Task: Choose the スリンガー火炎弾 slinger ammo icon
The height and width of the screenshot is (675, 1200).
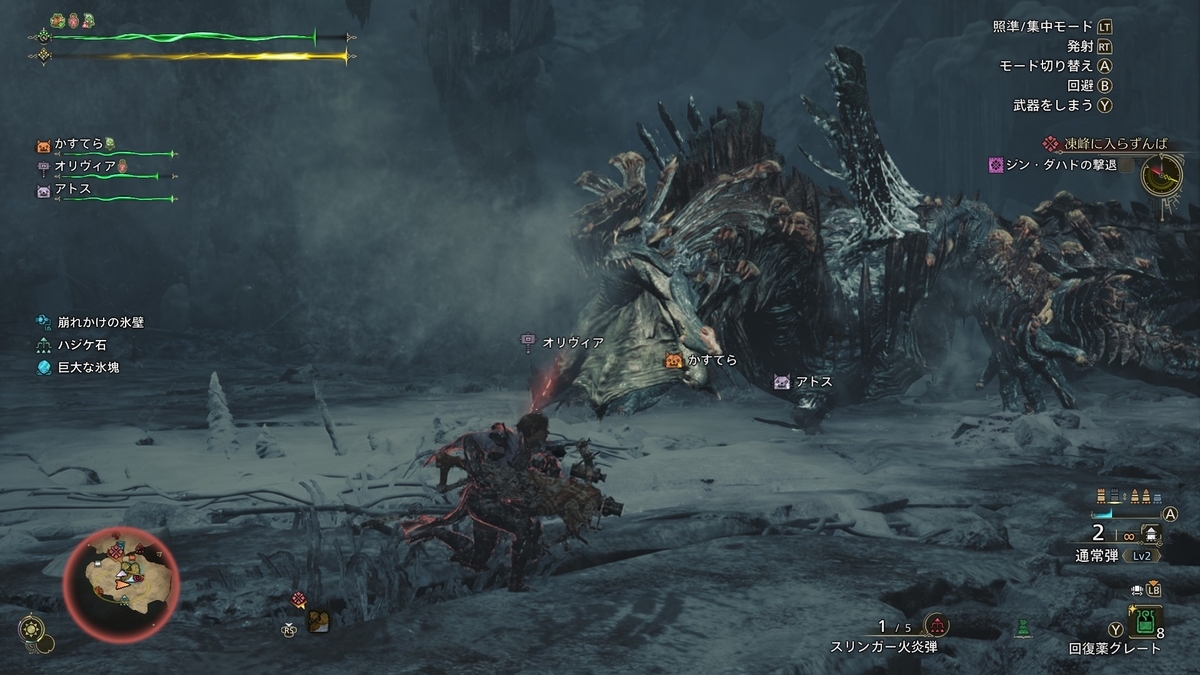Action: (937, 626)
